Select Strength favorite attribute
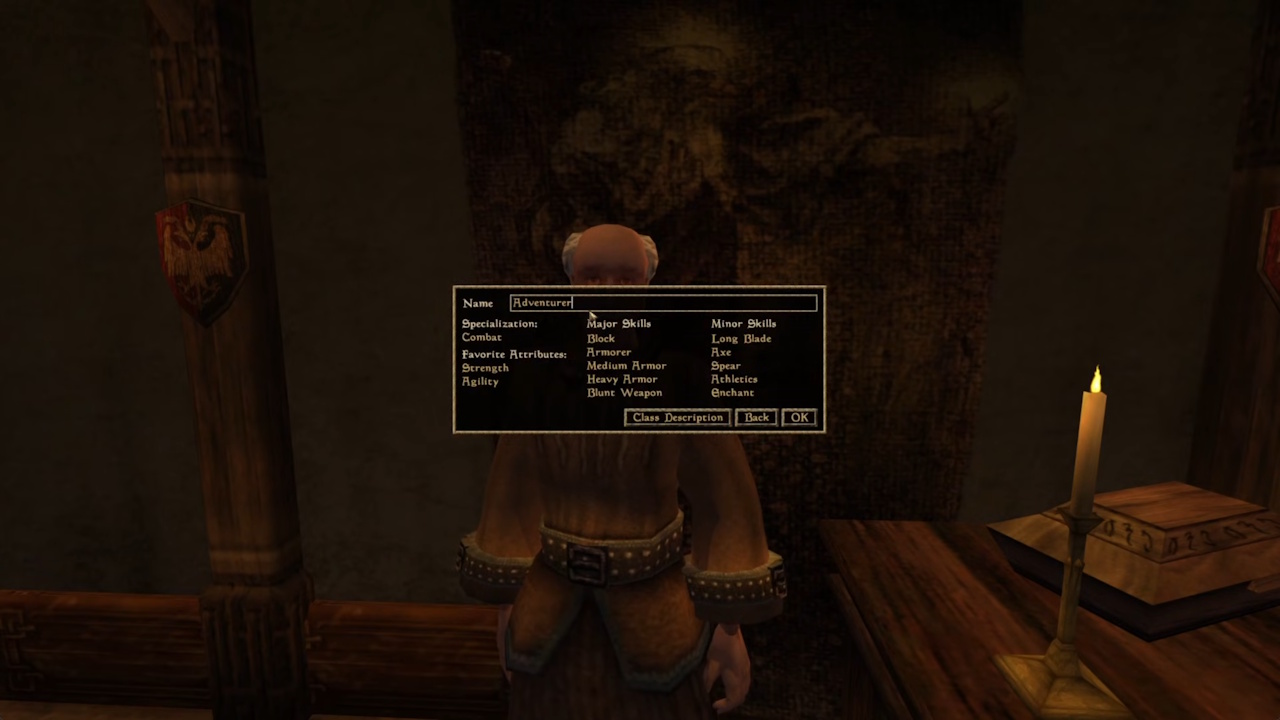This screenshot has height=720, width=1280. [x=485, y=367]
